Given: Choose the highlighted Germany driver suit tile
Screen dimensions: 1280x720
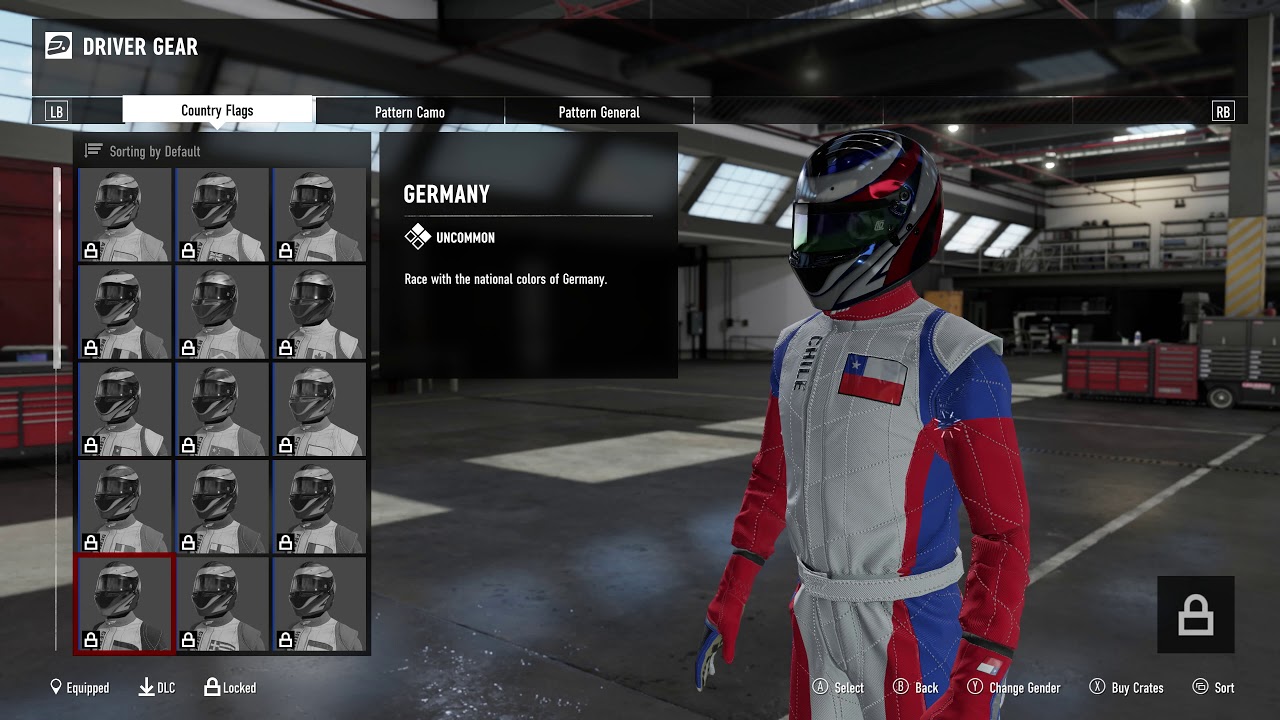Looking at the screenshot, I should point(125,605).
